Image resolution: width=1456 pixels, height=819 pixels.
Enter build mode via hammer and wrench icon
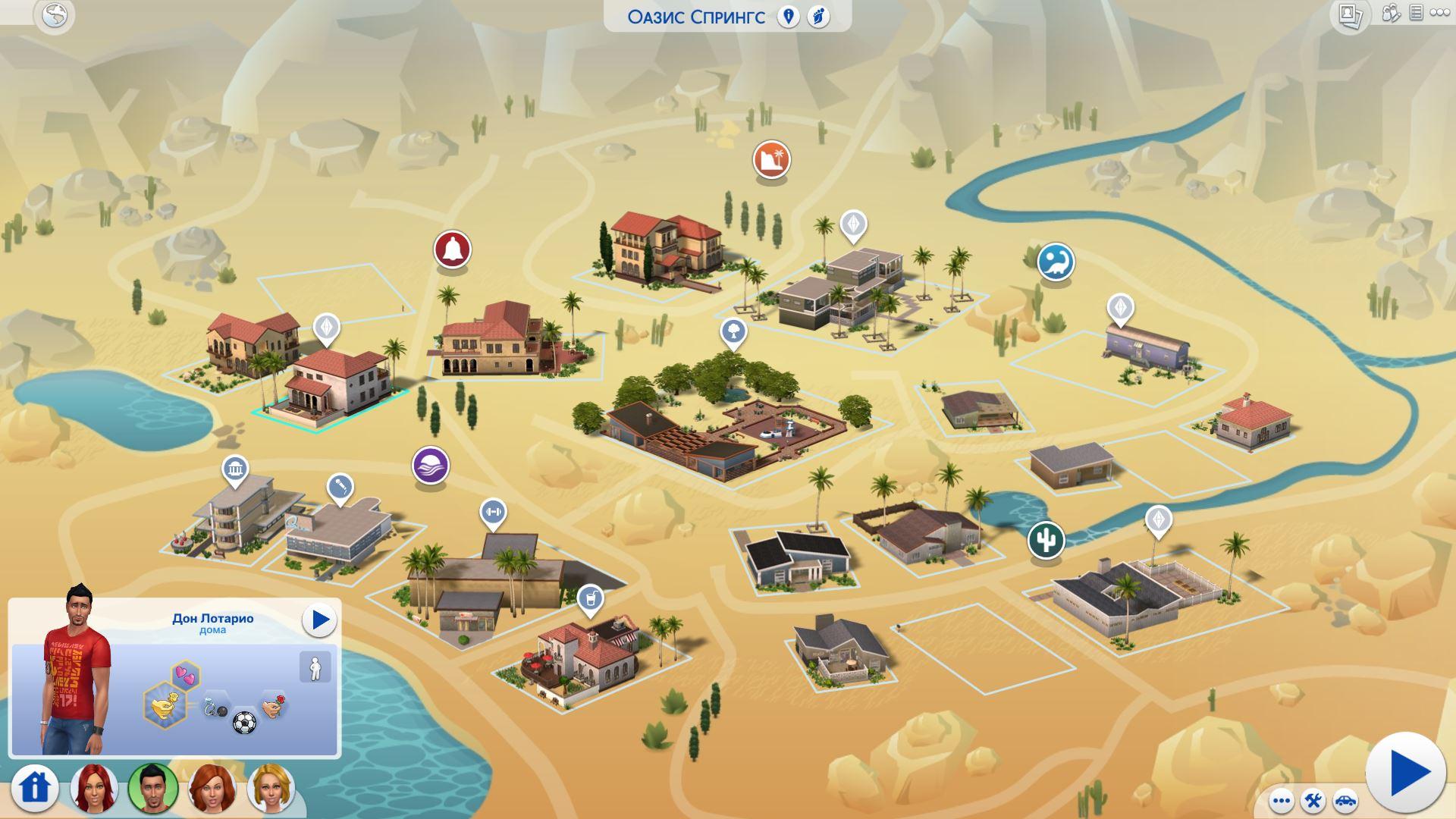coord(1313,801)
